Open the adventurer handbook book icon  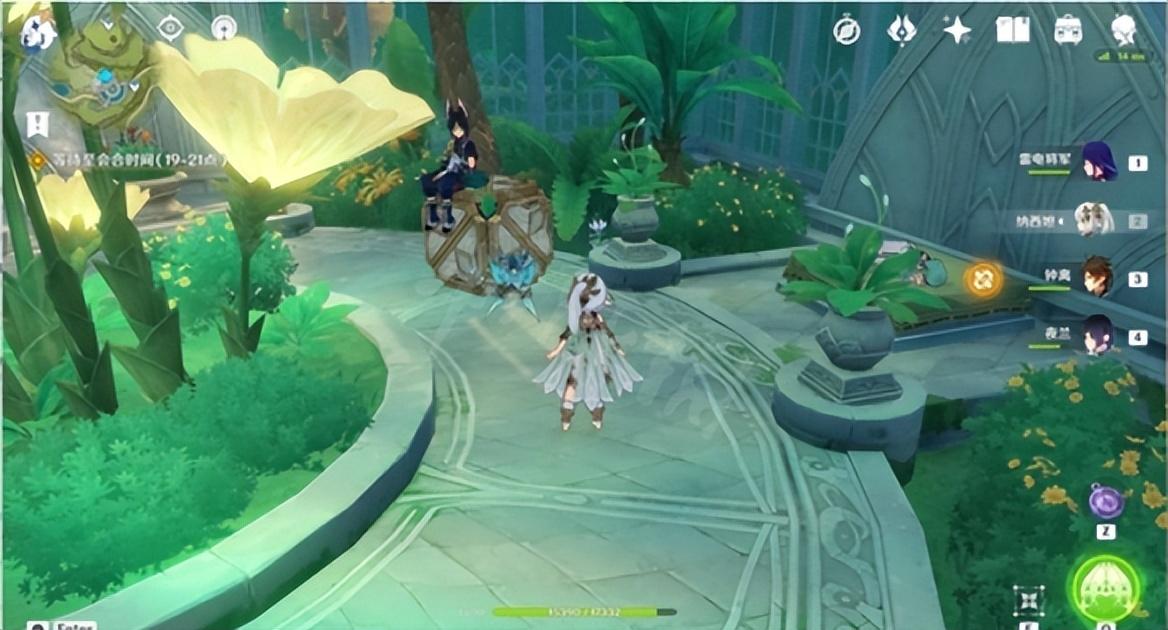click(1012, 31)
